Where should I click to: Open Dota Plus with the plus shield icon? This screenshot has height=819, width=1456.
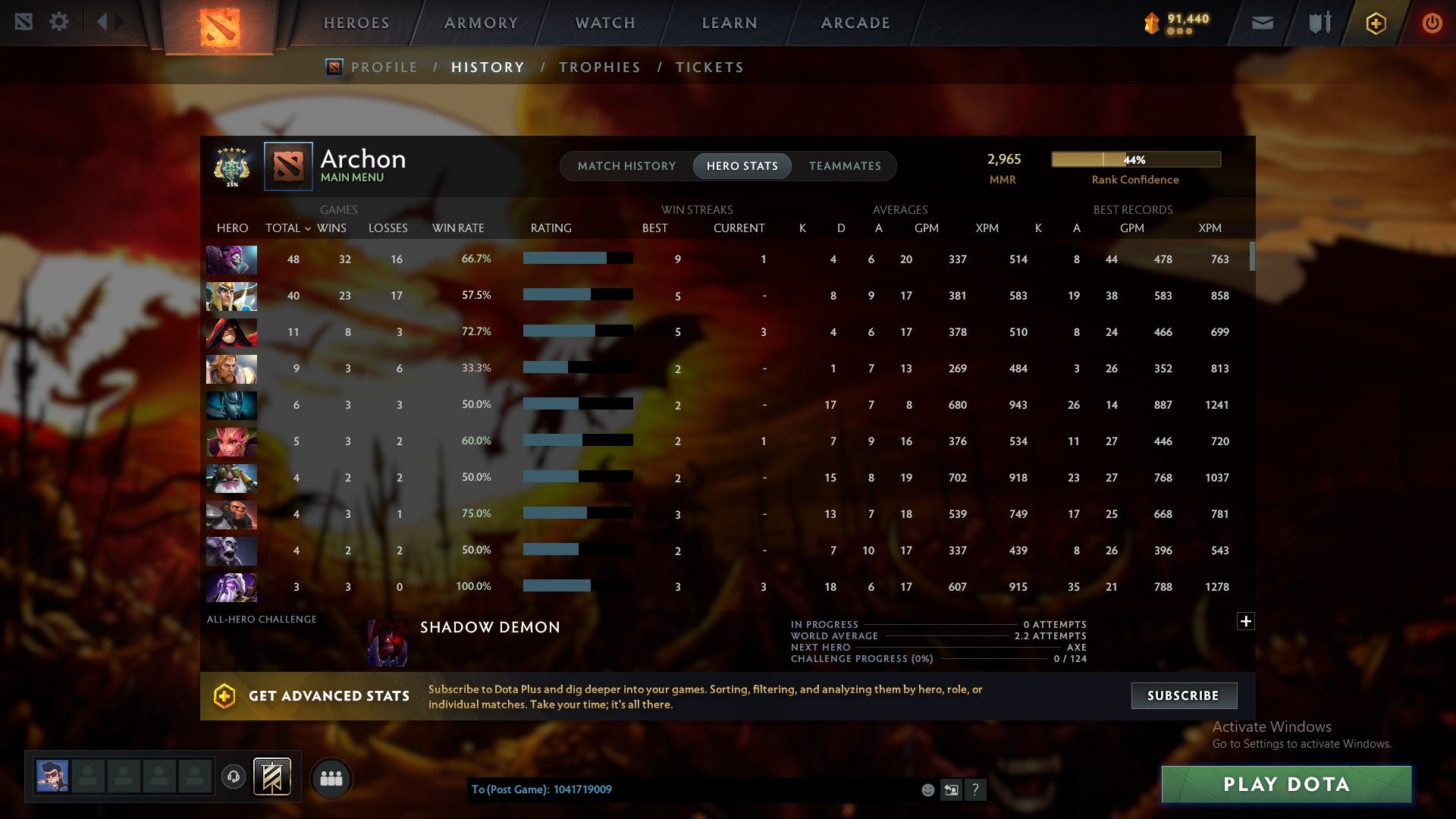click(1375, 23)
